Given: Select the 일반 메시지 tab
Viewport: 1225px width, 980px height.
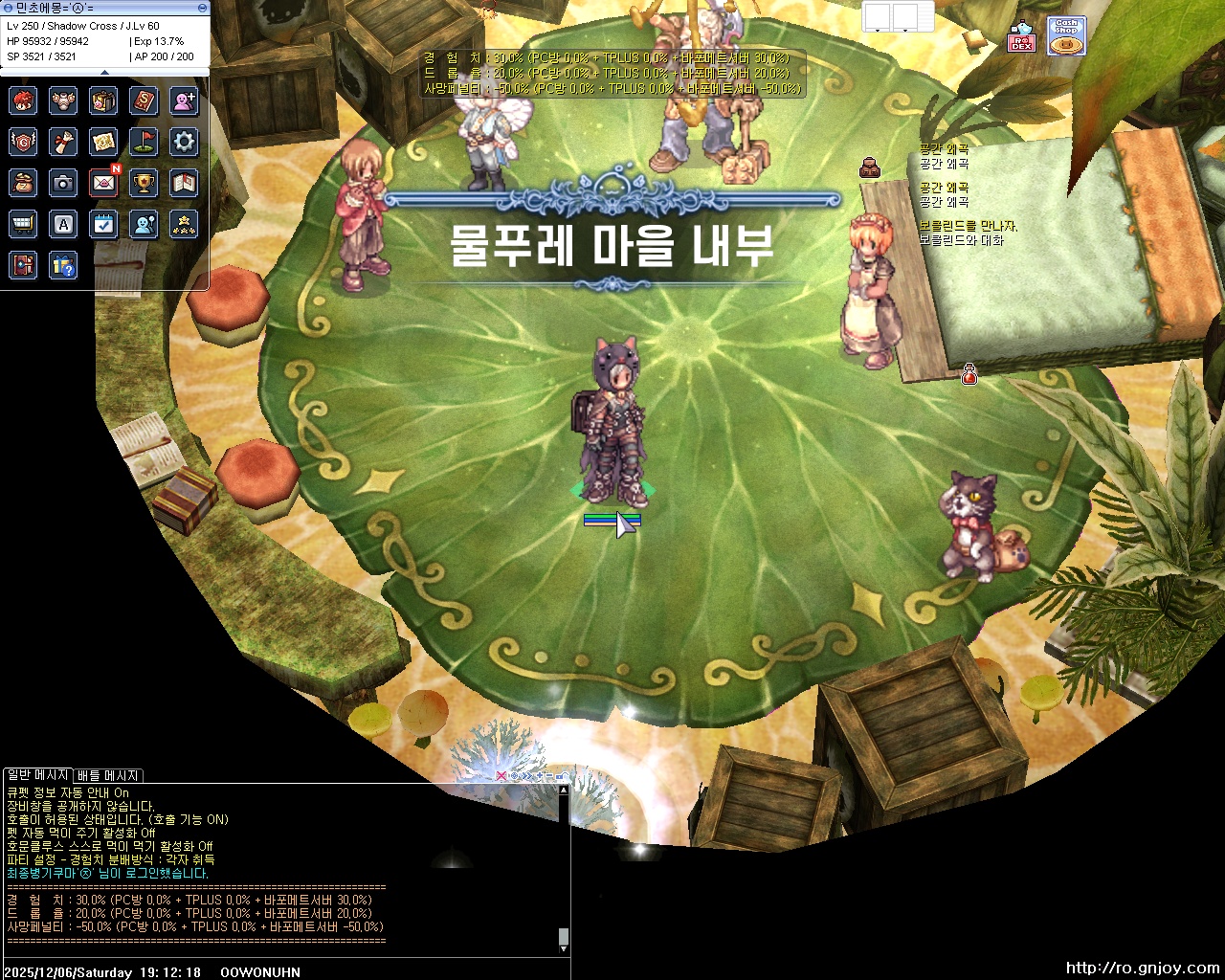Looking at the screenshot, I should point(36,775).
